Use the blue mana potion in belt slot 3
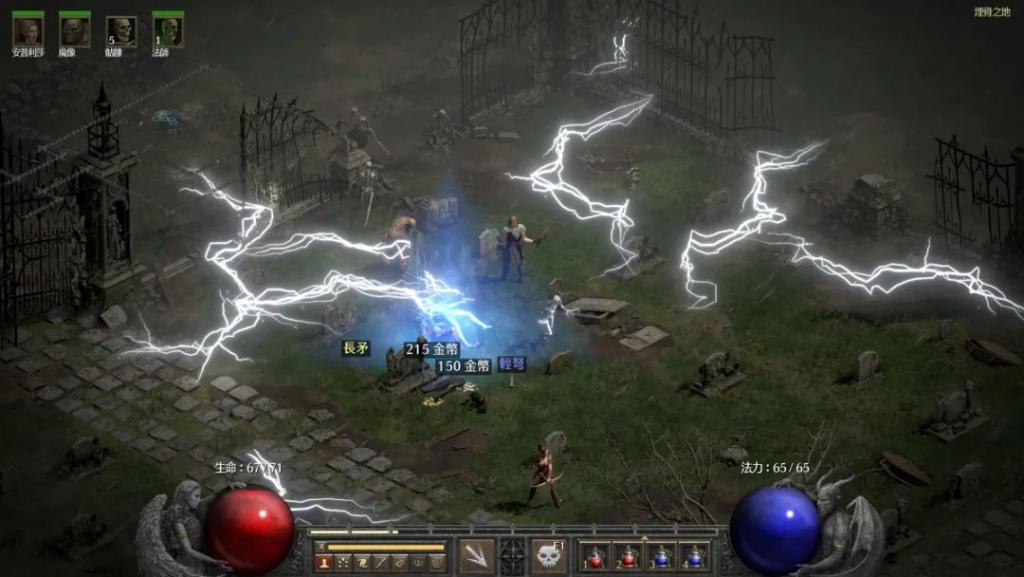Viewport: 1024px width, 577px height. (x=661, y=557)
